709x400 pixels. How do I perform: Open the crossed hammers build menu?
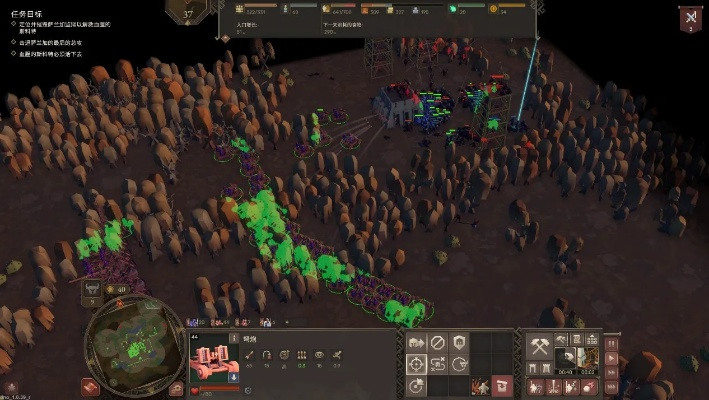[539, 346]
